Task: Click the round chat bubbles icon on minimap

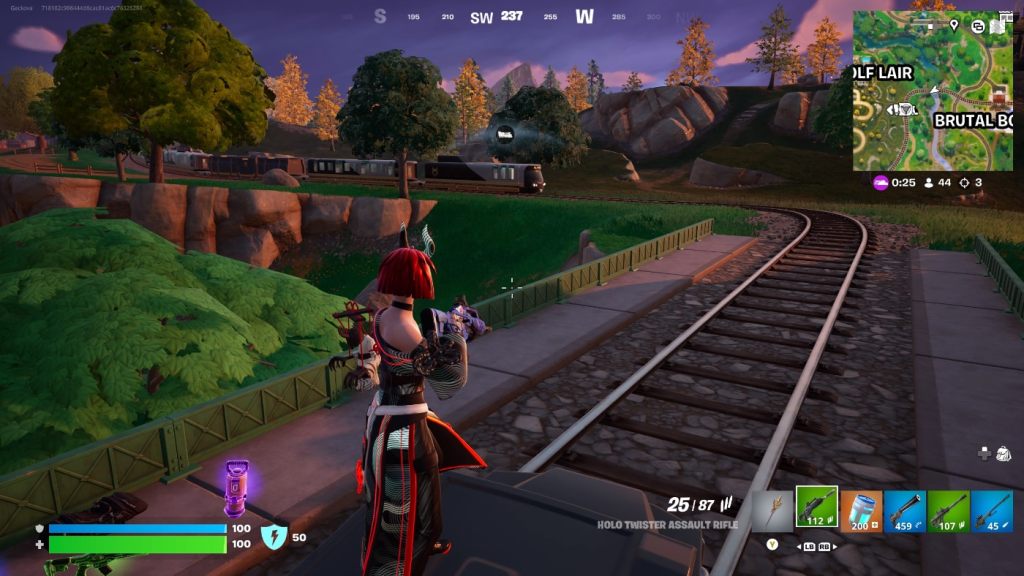Action: click(977, 26)
